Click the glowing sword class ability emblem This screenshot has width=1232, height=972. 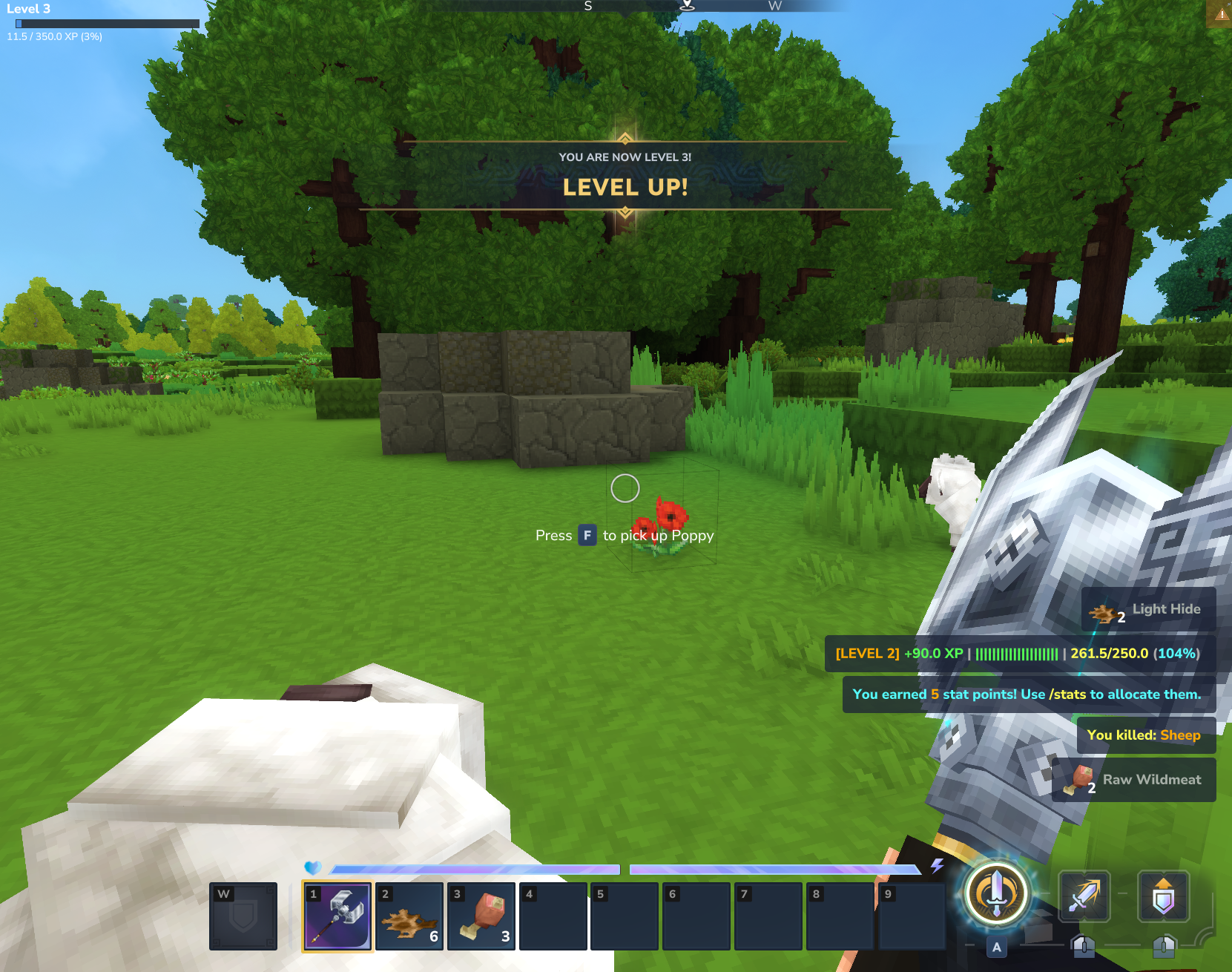click(x=996, y=894)
